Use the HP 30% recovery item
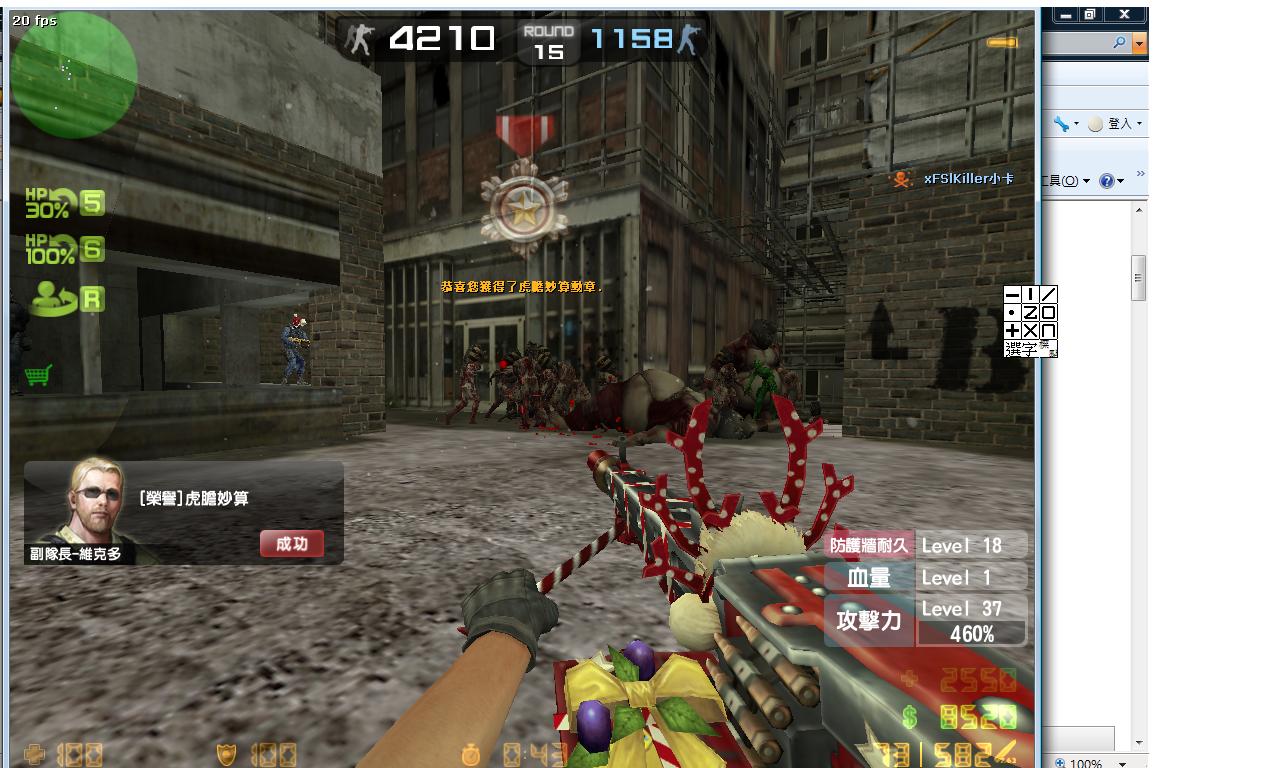Screen dimensions: 1280x768 (64, 204)
